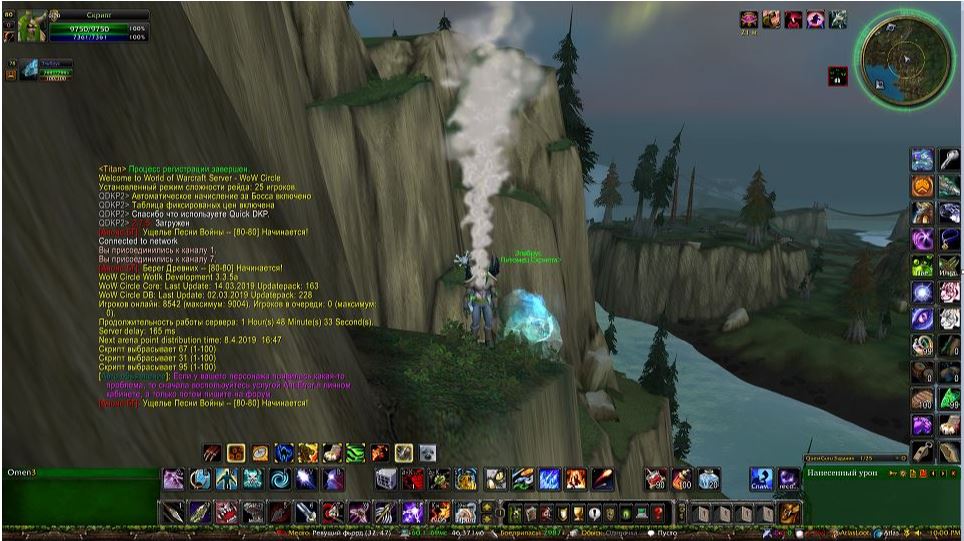This screenshot has width=964, height=541.
Task: Use the white cube item slot
Action: pyautogui.click(x=387, y=479)
